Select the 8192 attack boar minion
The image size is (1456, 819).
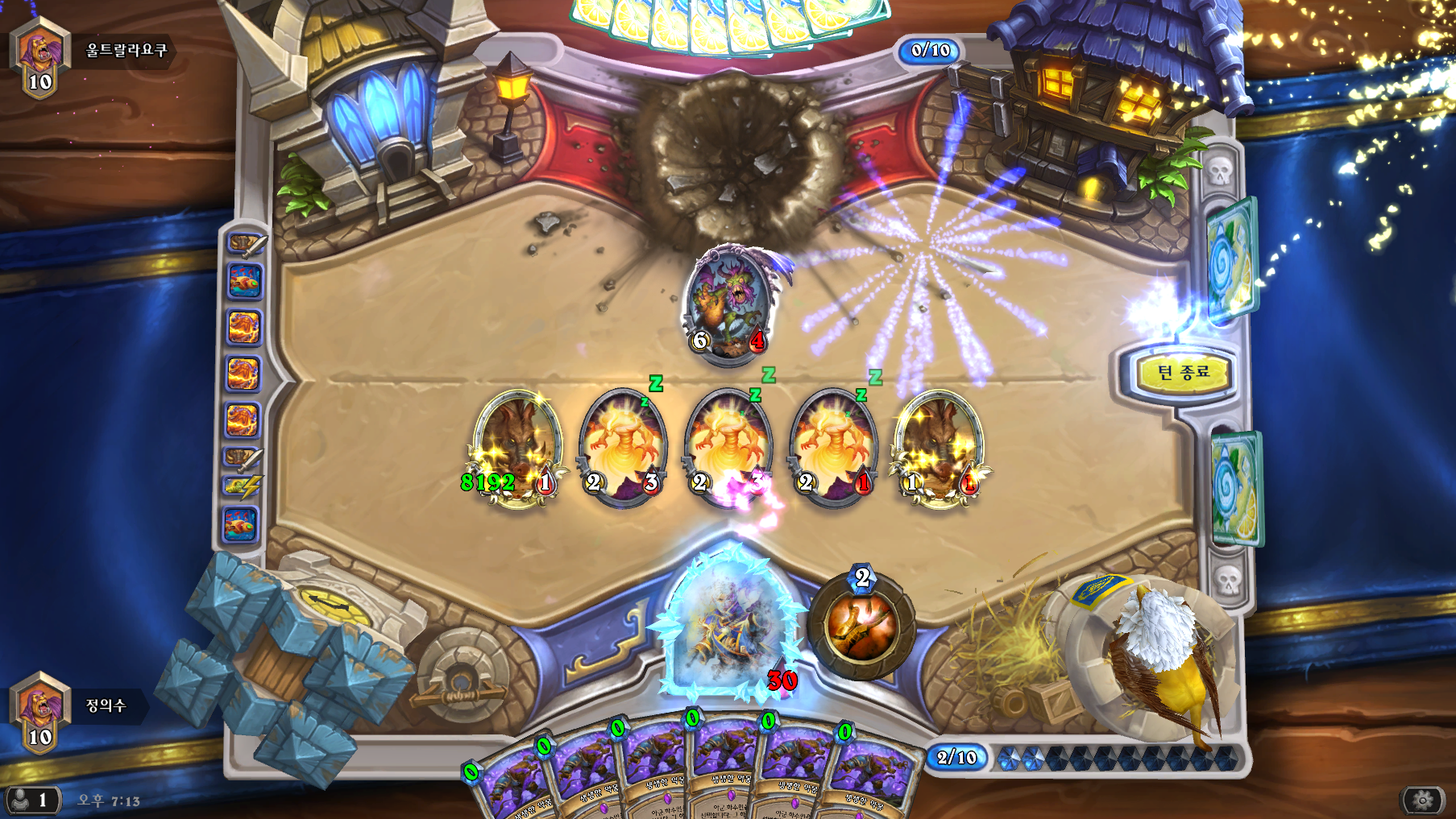[x=516, y=447]
